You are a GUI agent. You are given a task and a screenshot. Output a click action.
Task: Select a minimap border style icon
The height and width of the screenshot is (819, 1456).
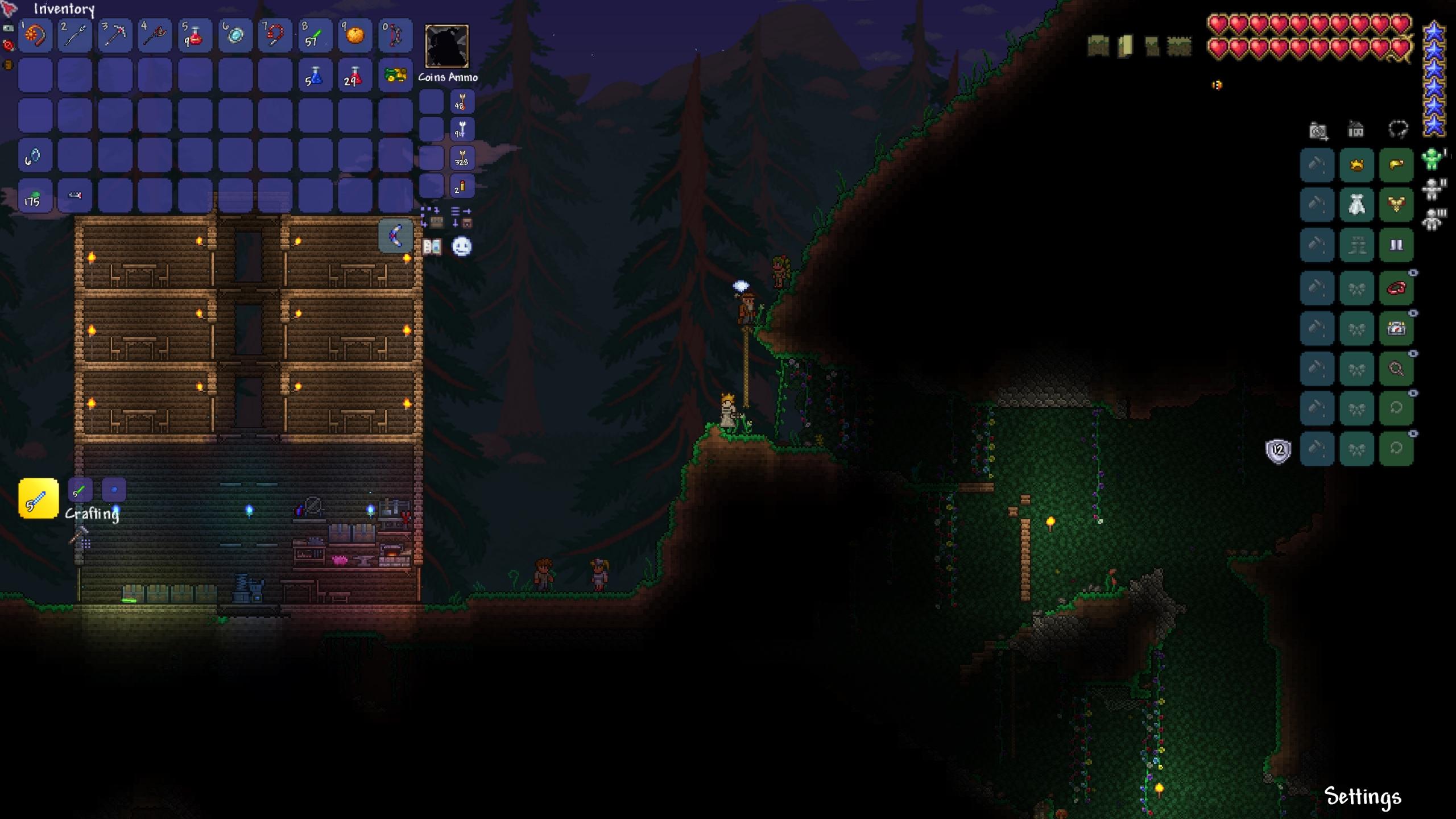(1098, 44)
